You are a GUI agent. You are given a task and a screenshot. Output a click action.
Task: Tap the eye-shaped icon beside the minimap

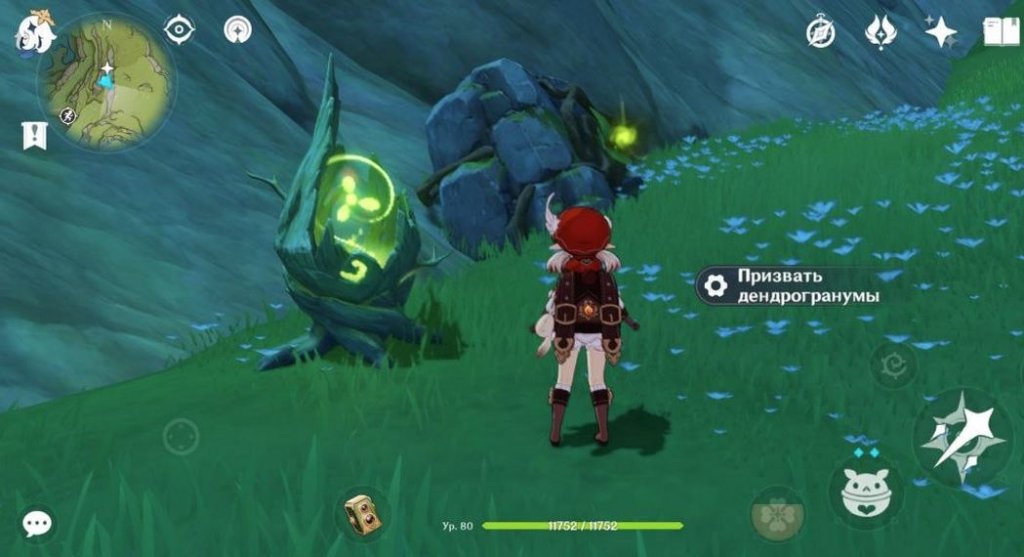pos(179,29)
